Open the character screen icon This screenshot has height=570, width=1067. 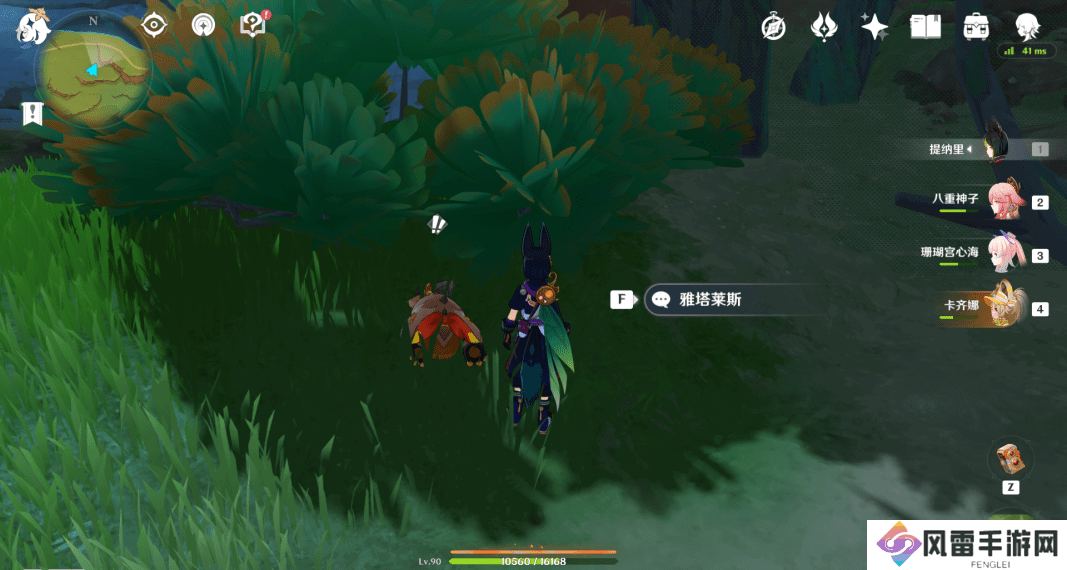coord(1026,27)
